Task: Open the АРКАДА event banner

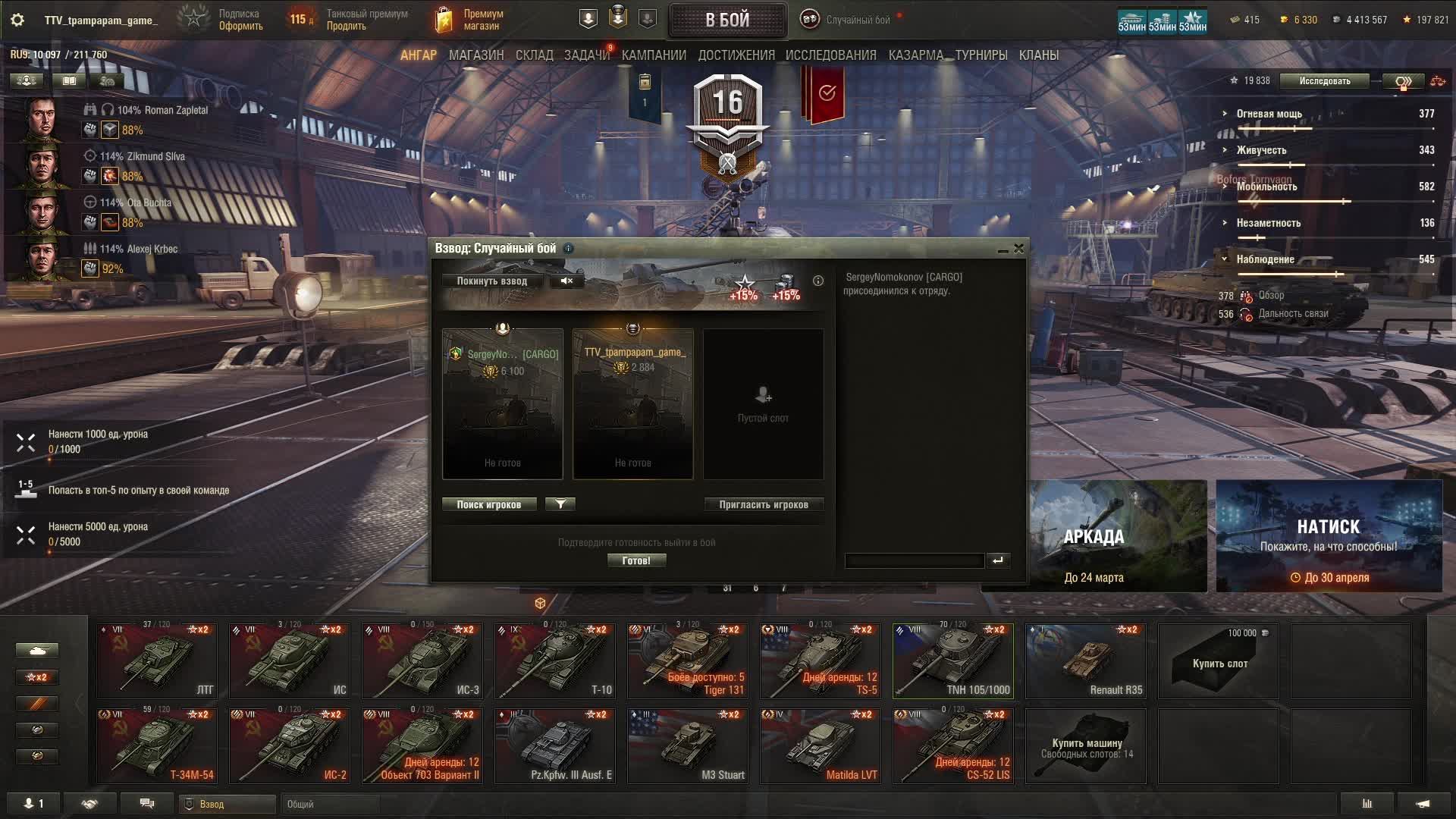Action: click(x=1094, y=536)
